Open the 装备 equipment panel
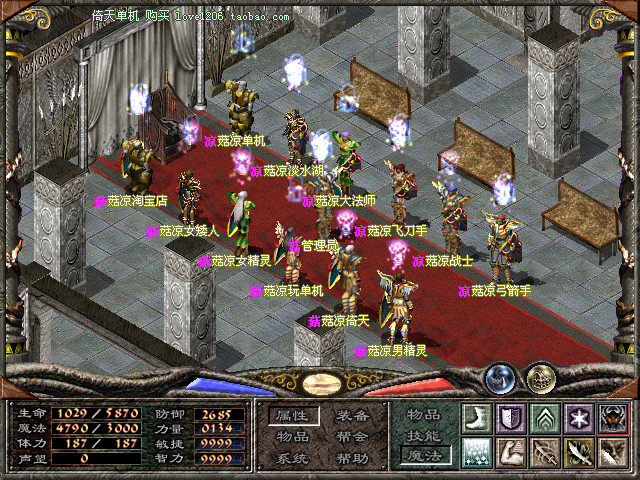This screenshot has height=480, width=640. pyautogui.click(x=352, y=415)
